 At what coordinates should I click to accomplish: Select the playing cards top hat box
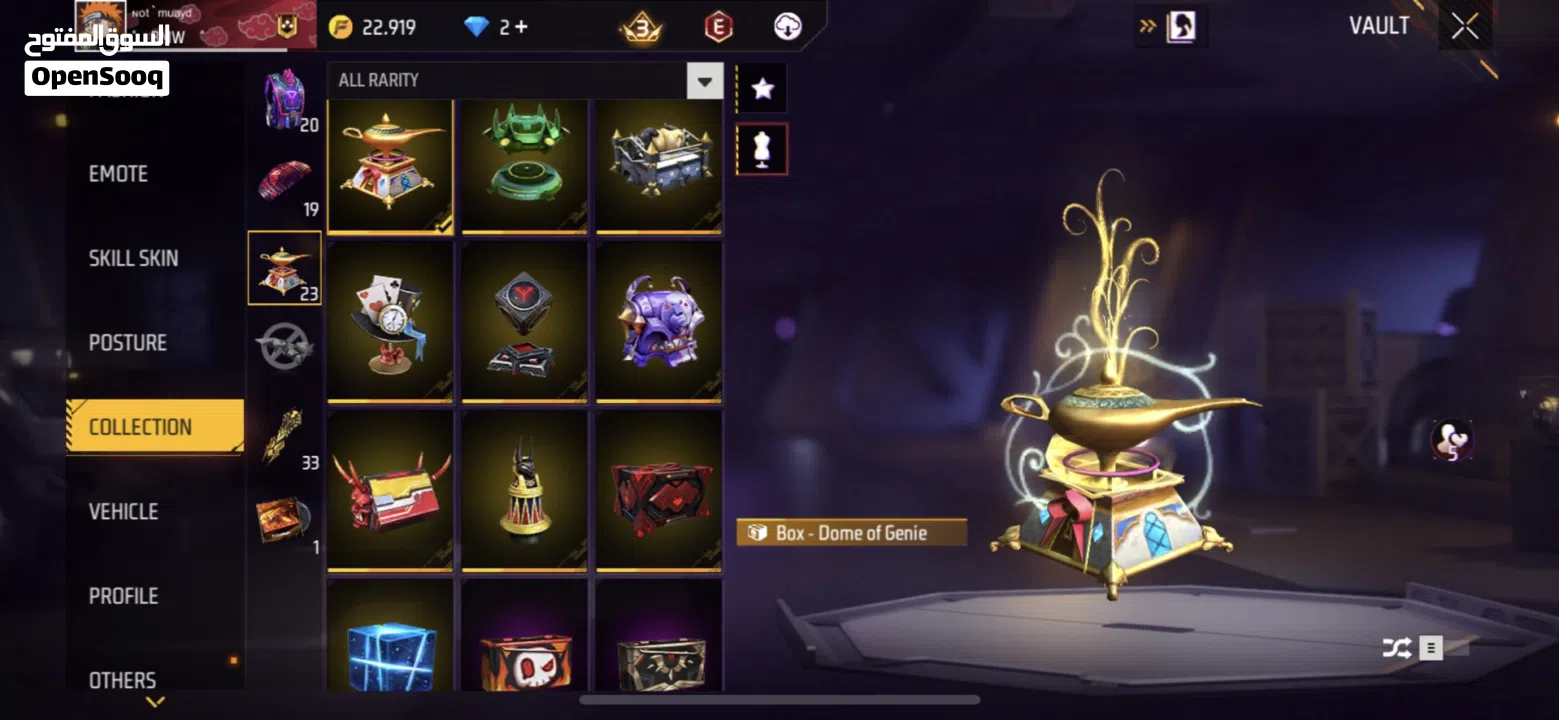[390, 322]
